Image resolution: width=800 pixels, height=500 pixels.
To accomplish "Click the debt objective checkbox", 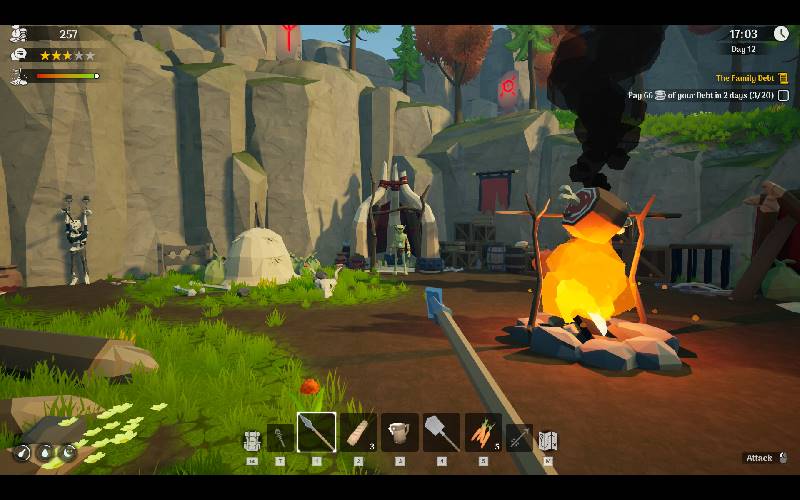I will coord(781,94).
